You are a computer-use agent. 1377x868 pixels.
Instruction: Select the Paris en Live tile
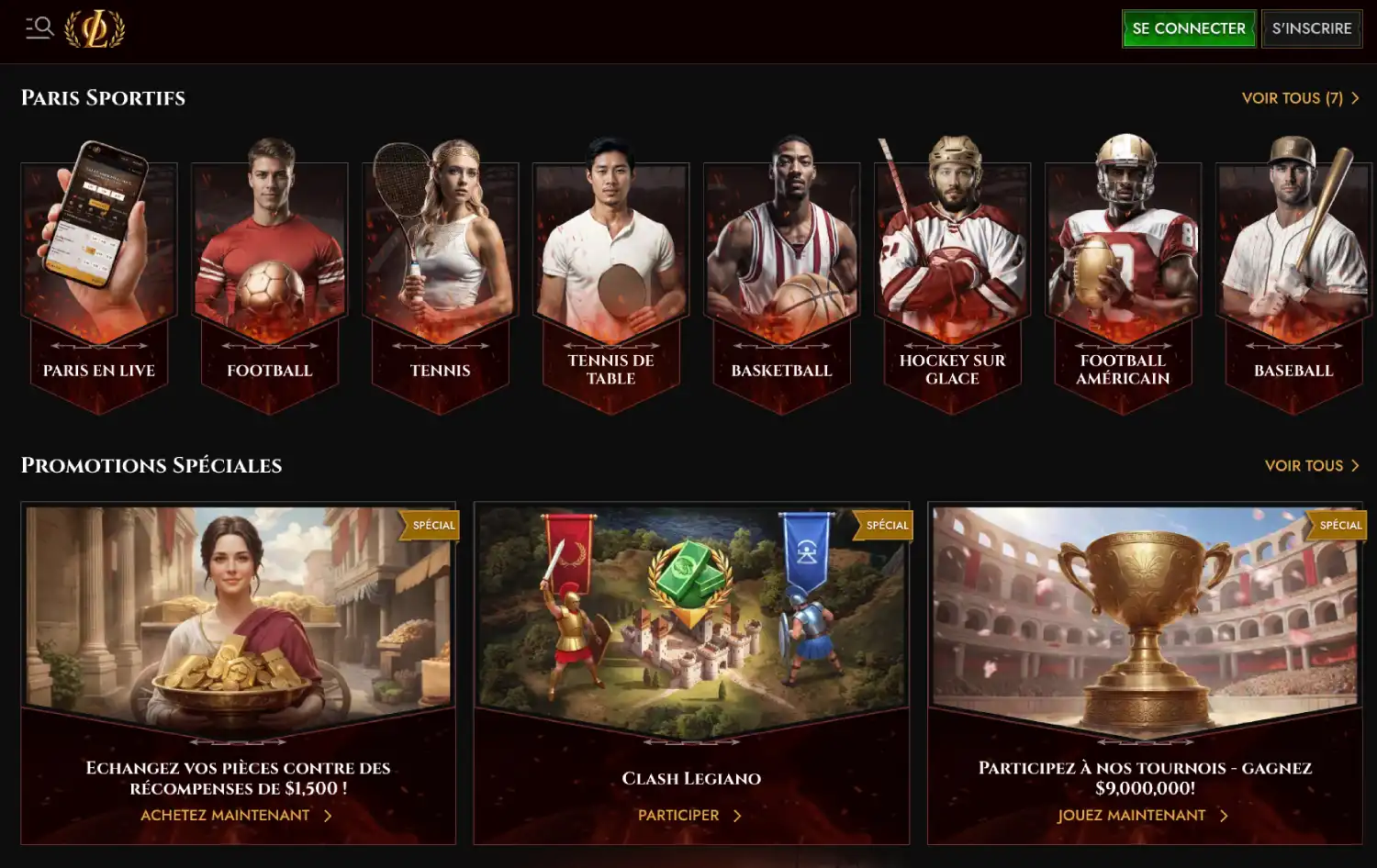point(99,275)
